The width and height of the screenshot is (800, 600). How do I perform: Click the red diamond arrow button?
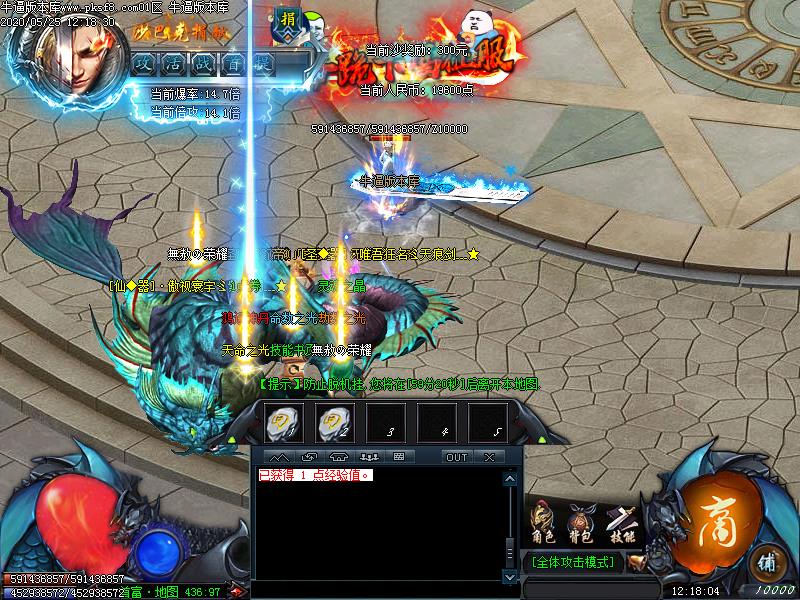pos(235,591)
